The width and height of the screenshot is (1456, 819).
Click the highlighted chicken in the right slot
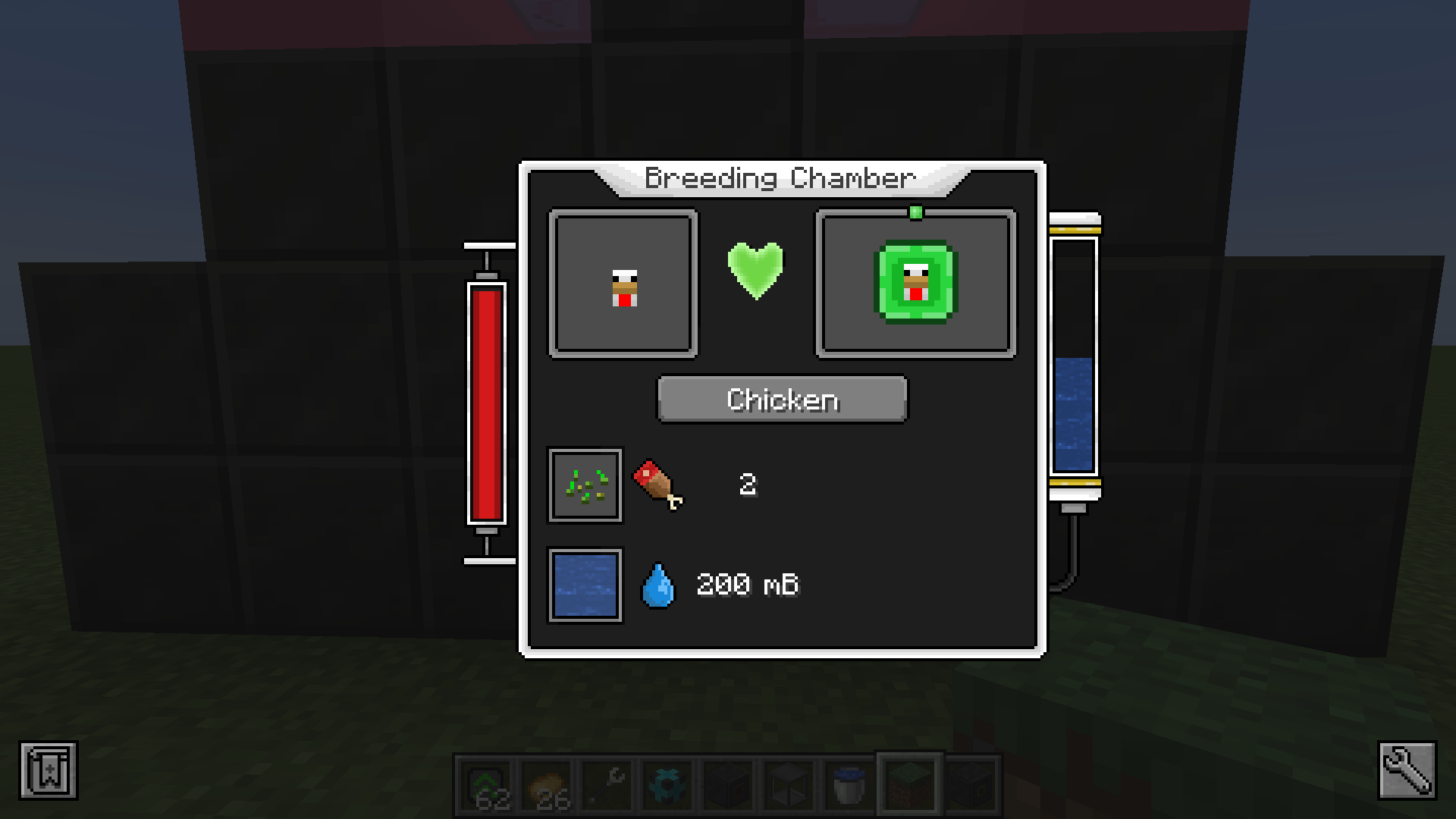[x=915, y=283]
